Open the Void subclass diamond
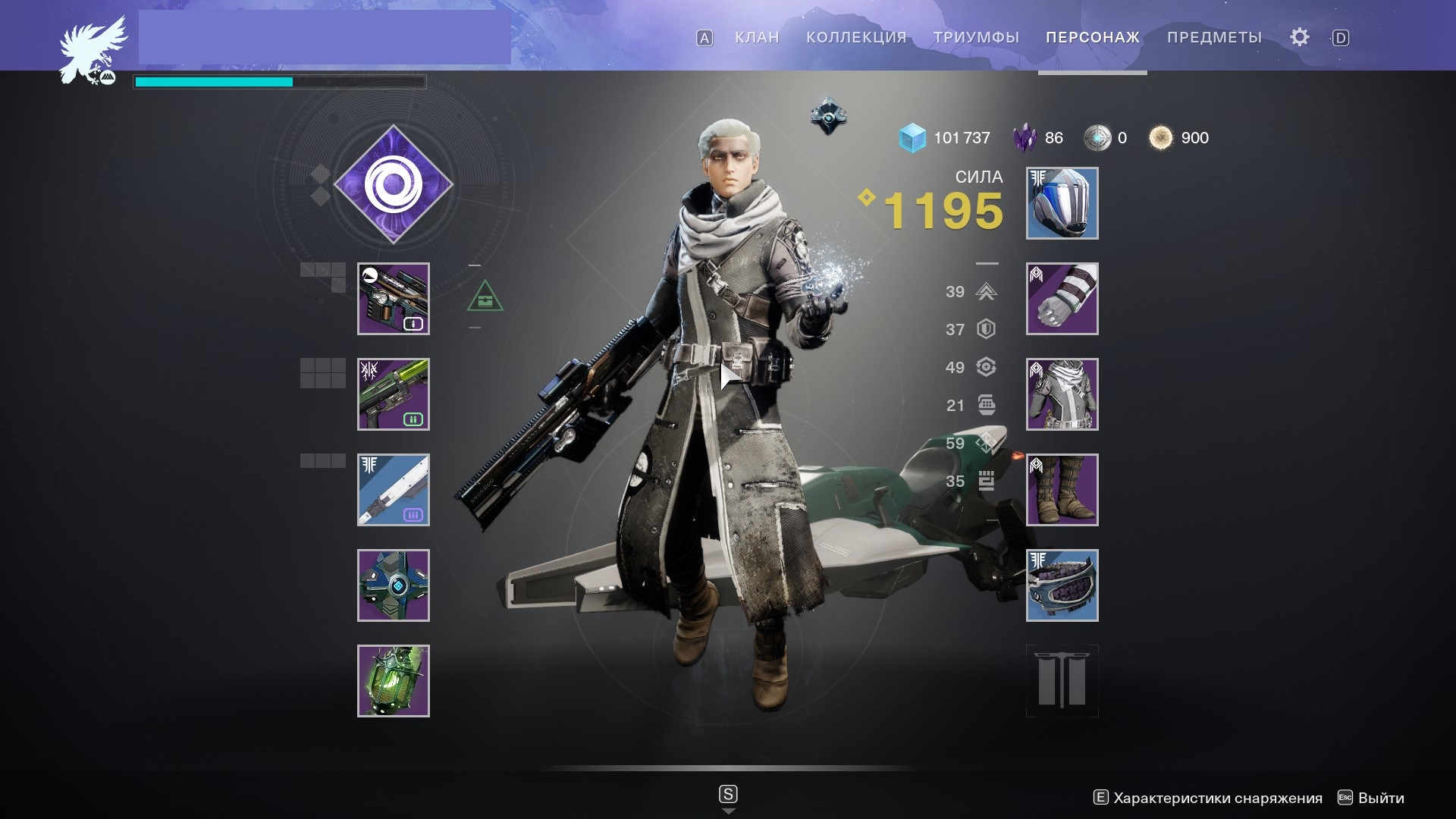 pyautogui.click(x=394, y=184)
